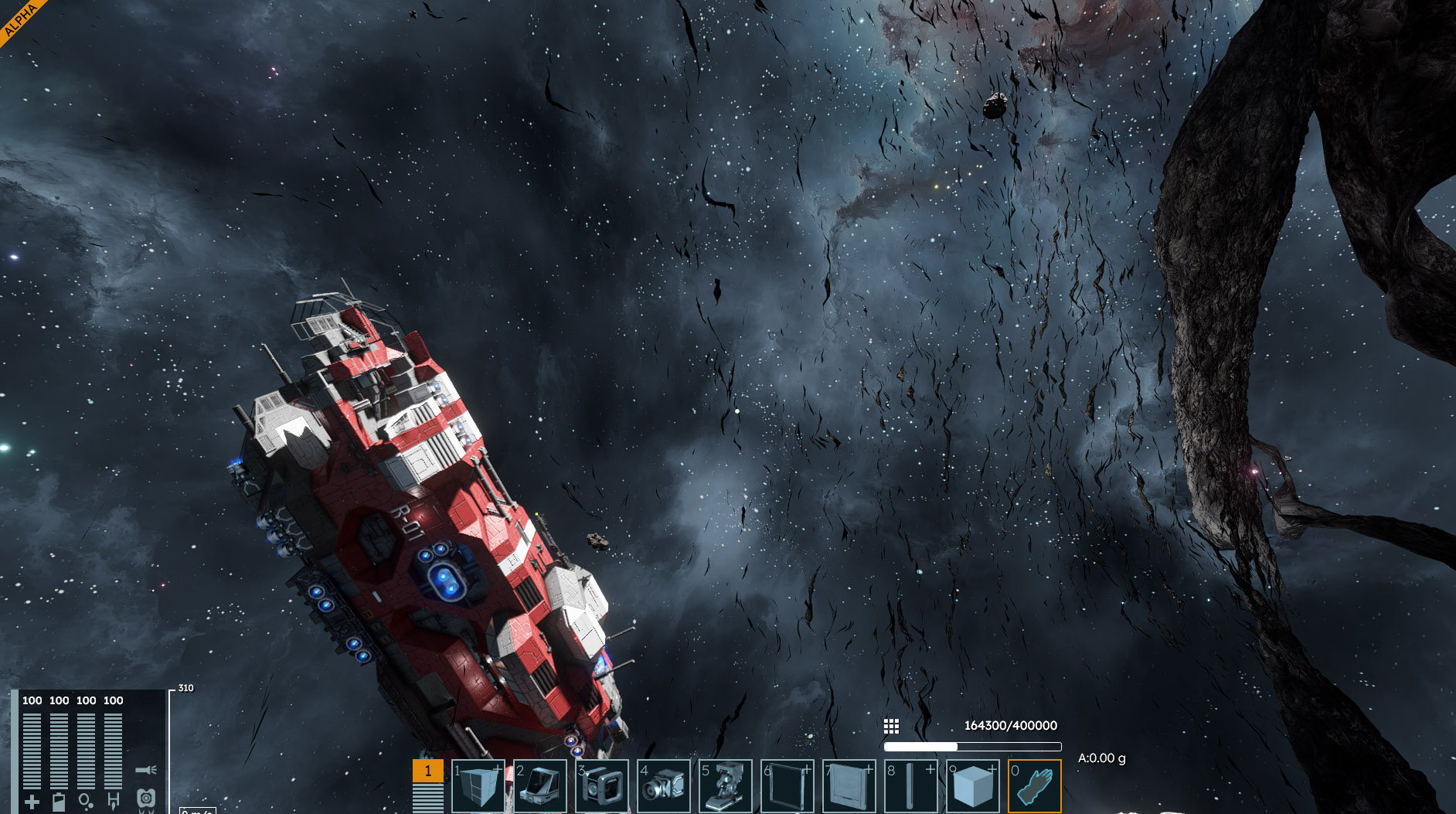The image size is (1456, 814).
Task: Select the thruster block in slot 4
Action: point(663,786)
